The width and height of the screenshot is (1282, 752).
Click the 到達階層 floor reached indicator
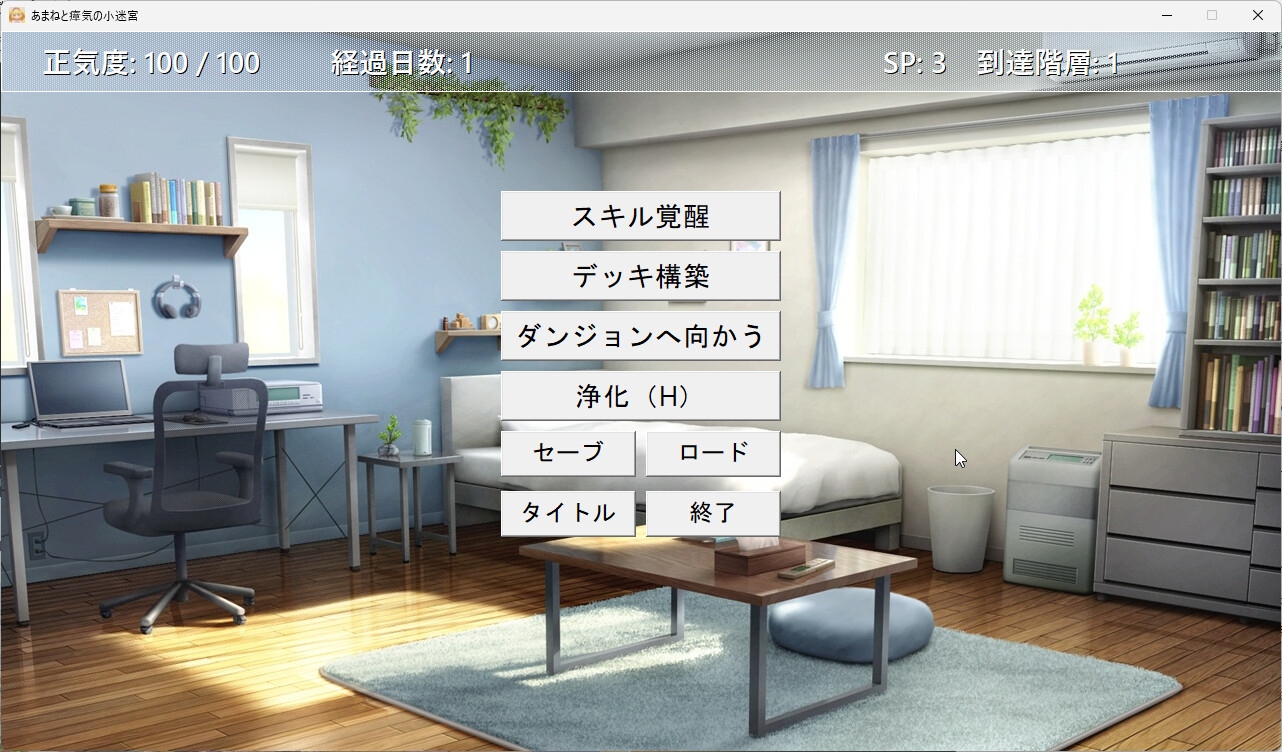pos(1051,62)
